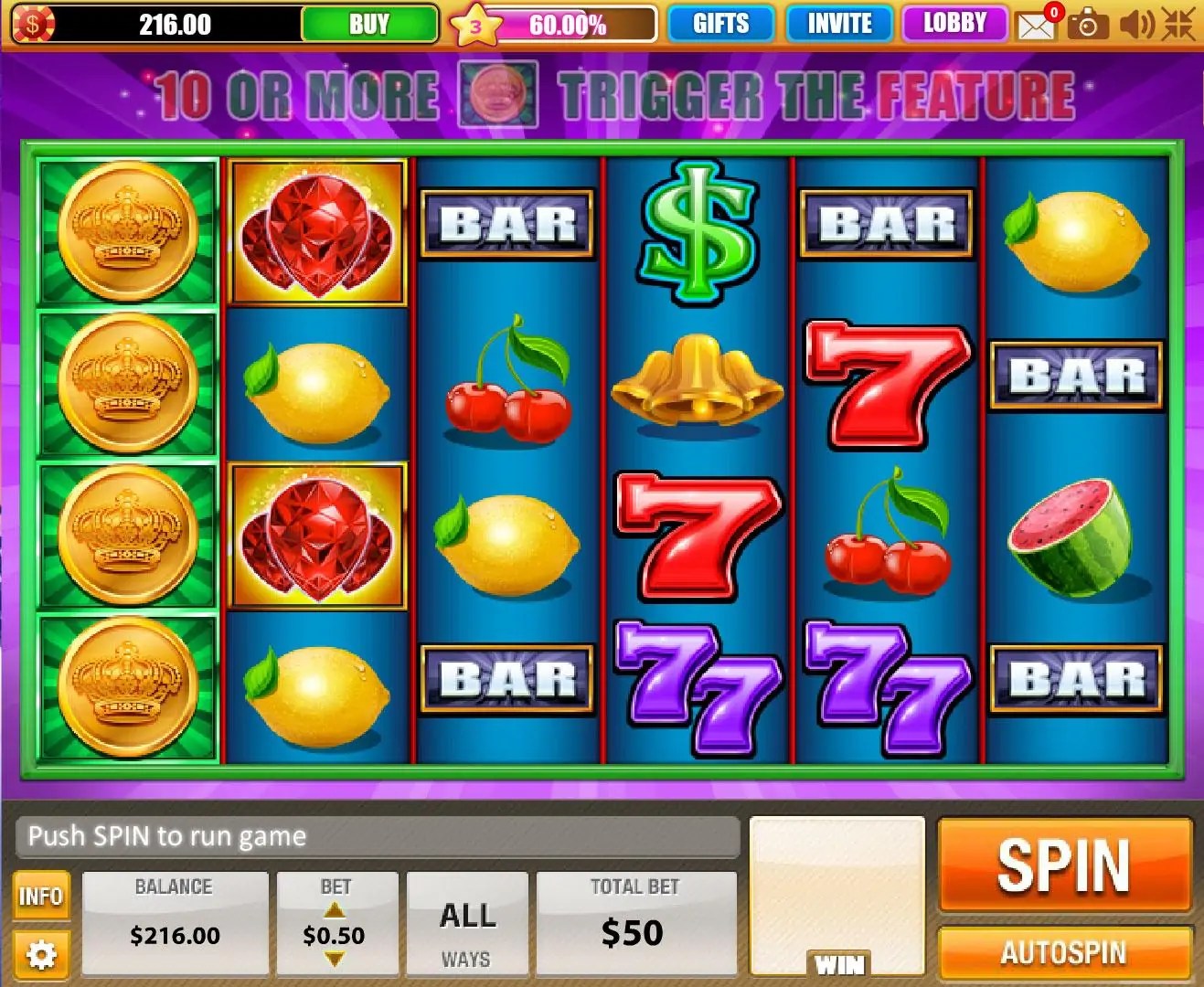1204x987 pixels.
Task: Mute the game sound
Action: tap(1136, 24)
